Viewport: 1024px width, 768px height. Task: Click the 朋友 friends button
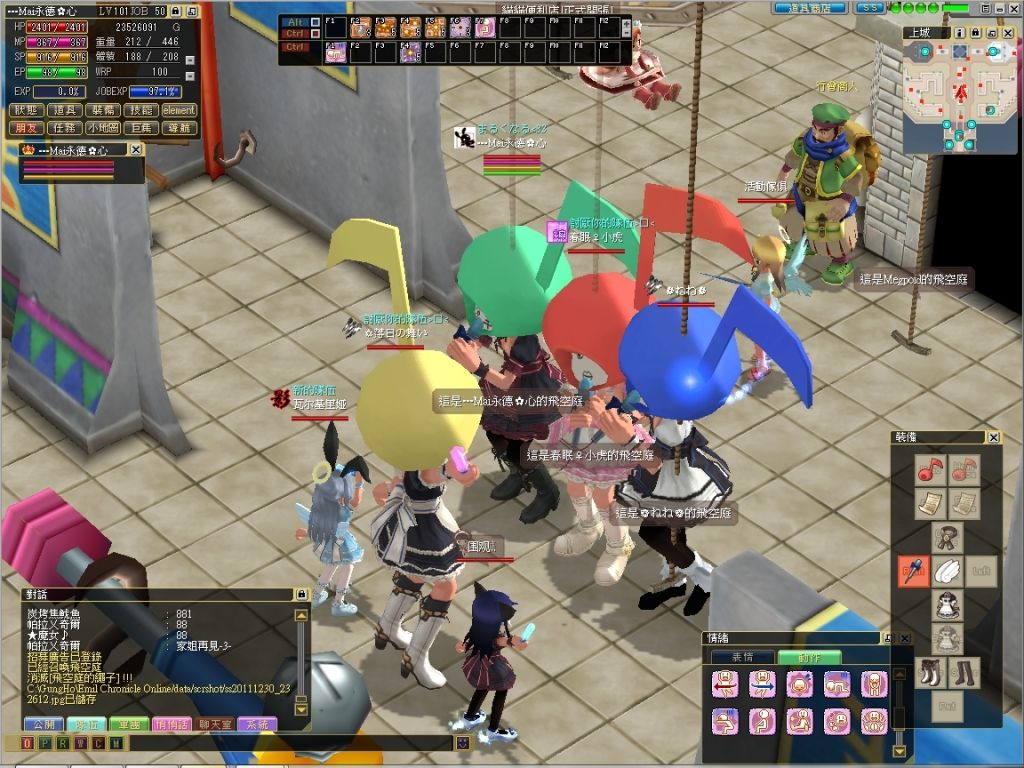coord(28,127)
